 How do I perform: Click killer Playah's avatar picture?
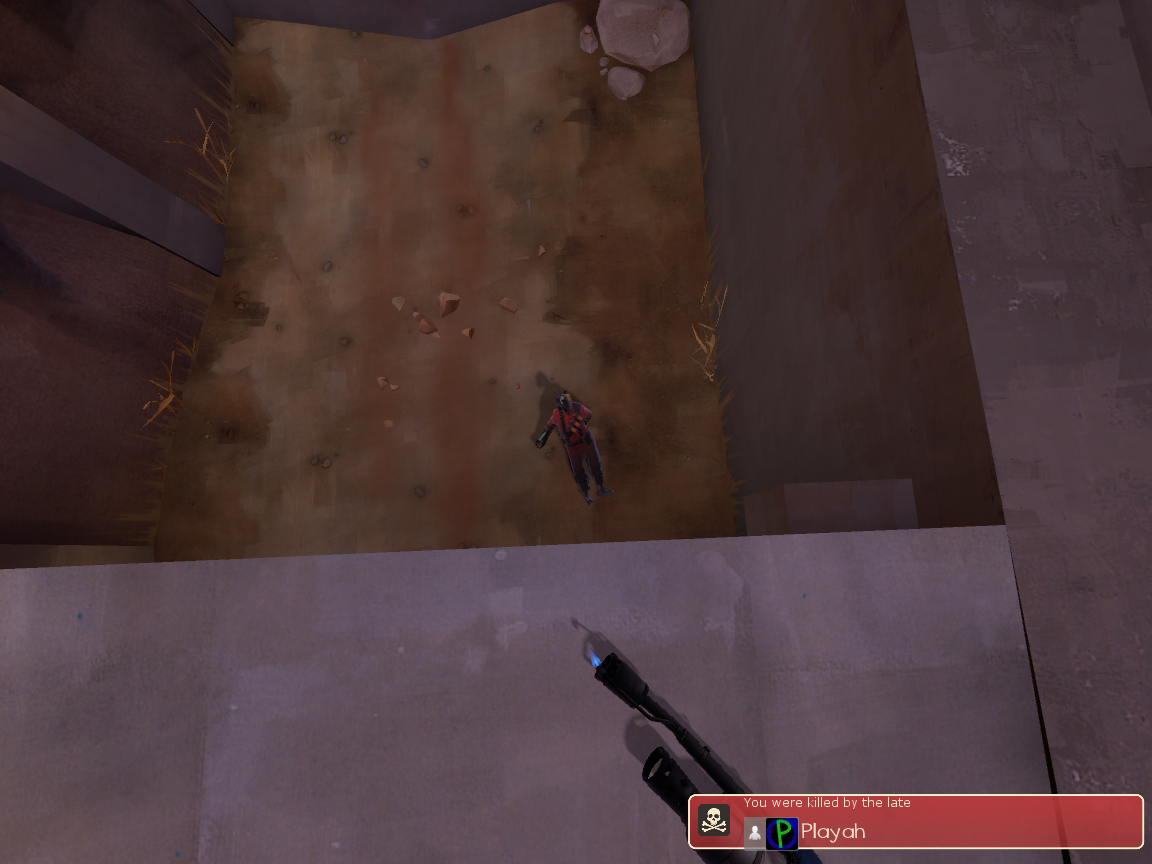point(782,833)
